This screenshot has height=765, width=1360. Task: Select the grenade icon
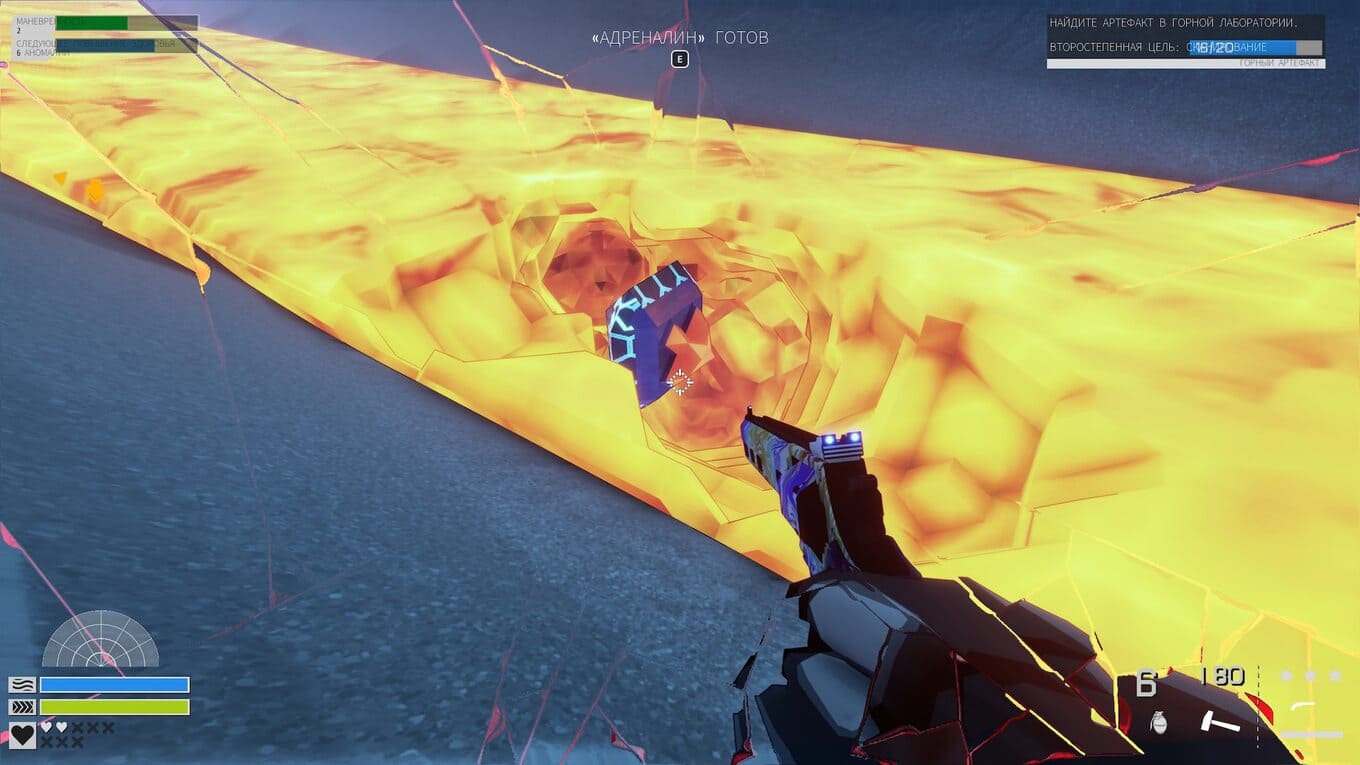pyautogui.click(x=1159, y=722)
